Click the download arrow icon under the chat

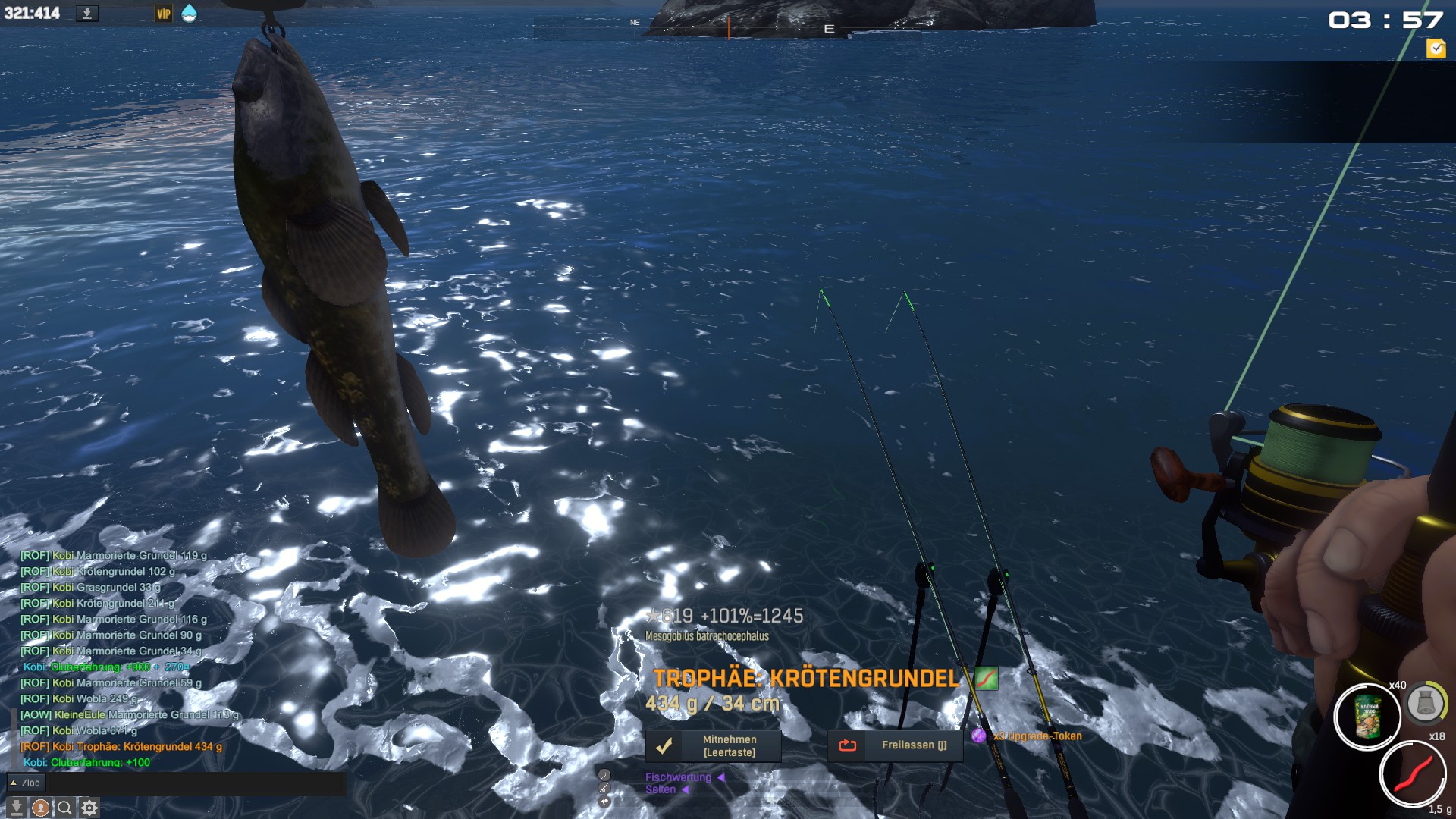point(17,808)
